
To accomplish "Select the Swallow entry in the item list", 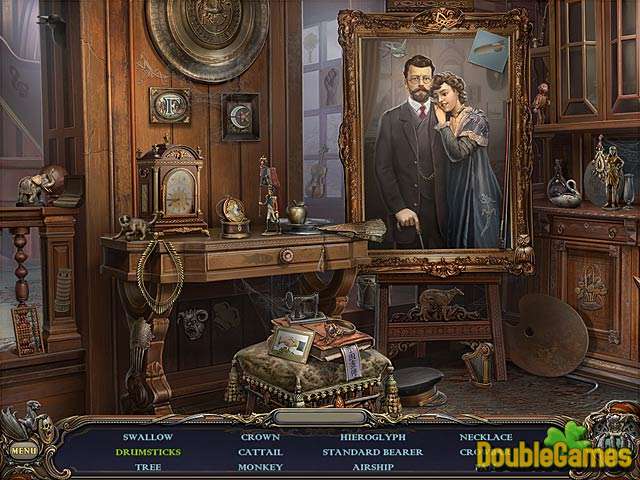I will 148,437.
